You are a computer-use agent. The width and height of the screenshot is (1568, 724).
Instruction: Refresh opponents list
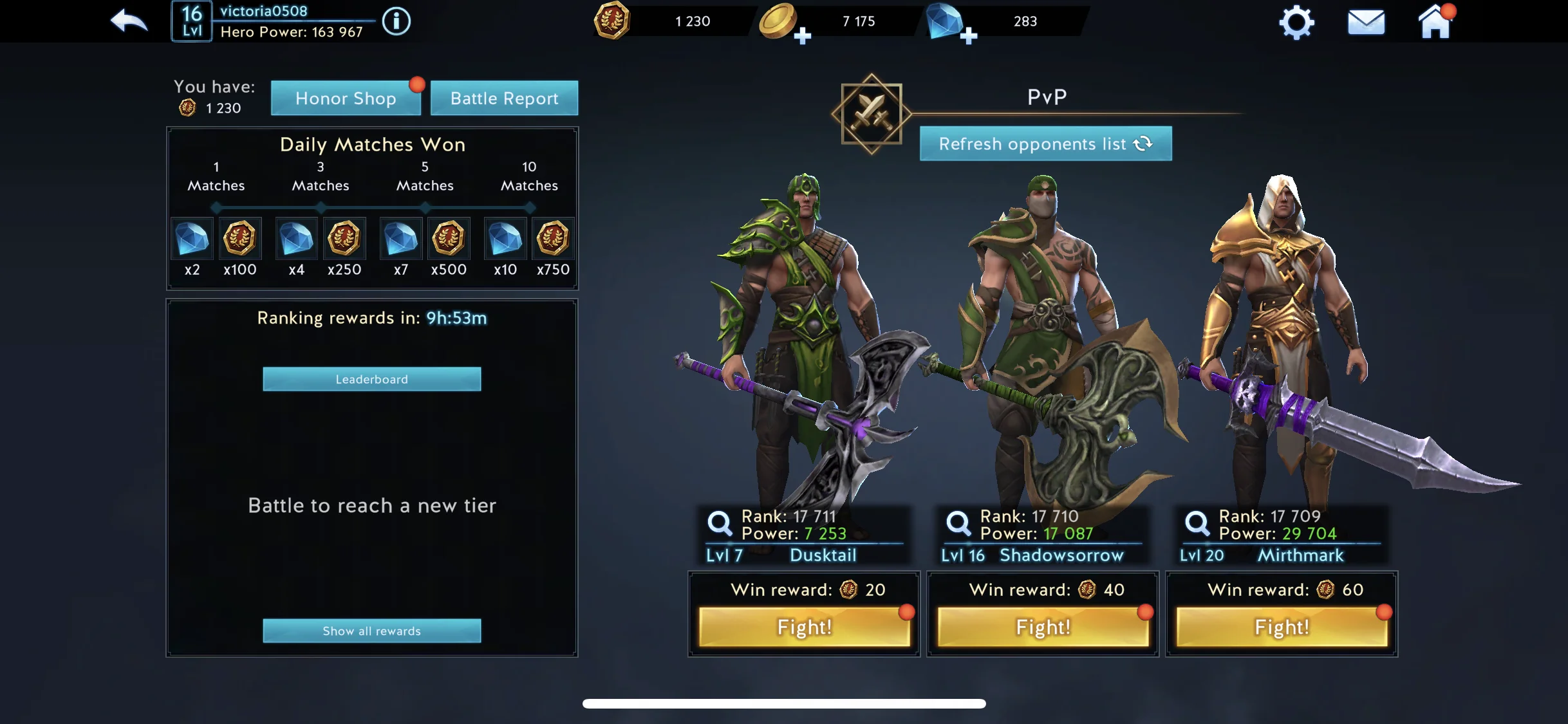pyautogui.click(x=1045, y=144)
